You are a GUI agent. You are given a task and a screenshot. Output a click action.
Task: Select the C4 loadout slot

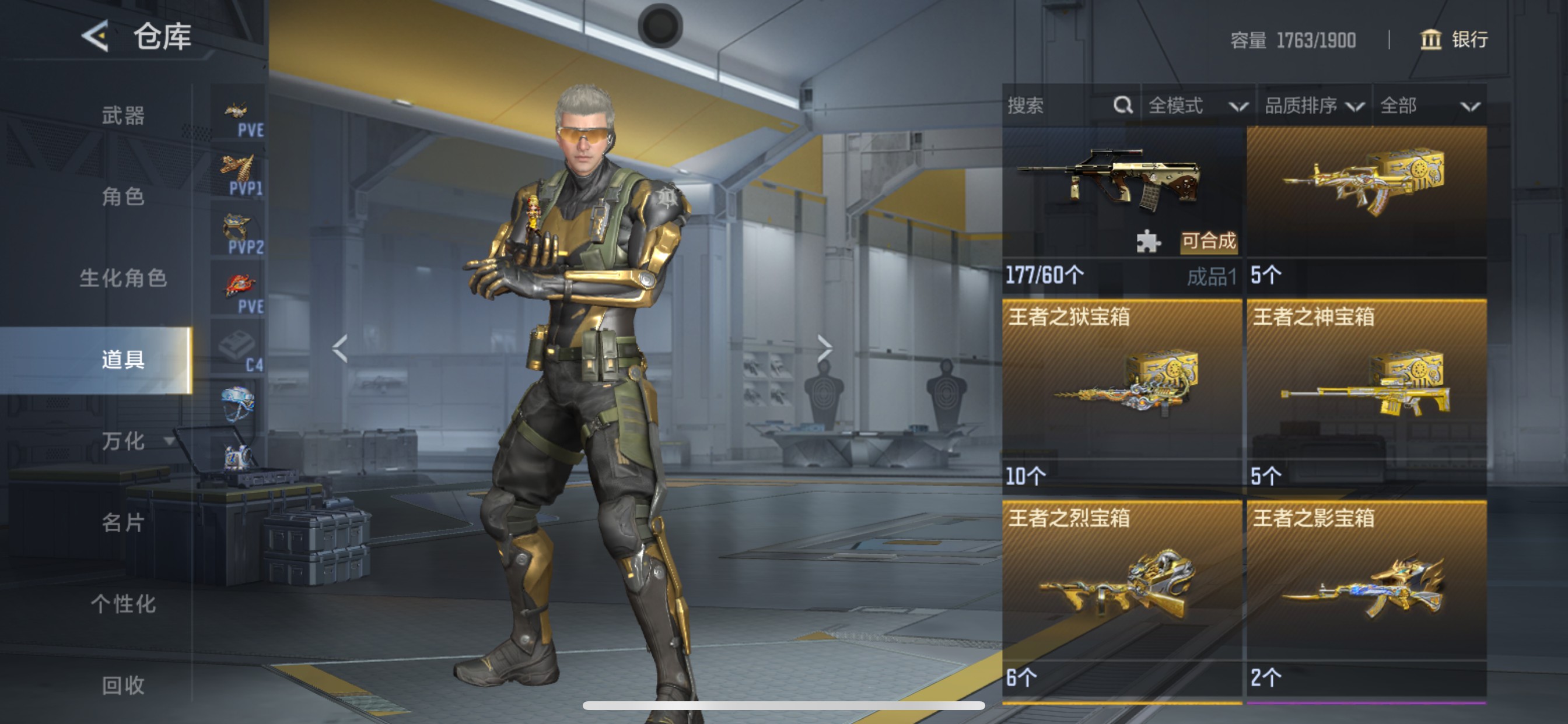point(239,350)
